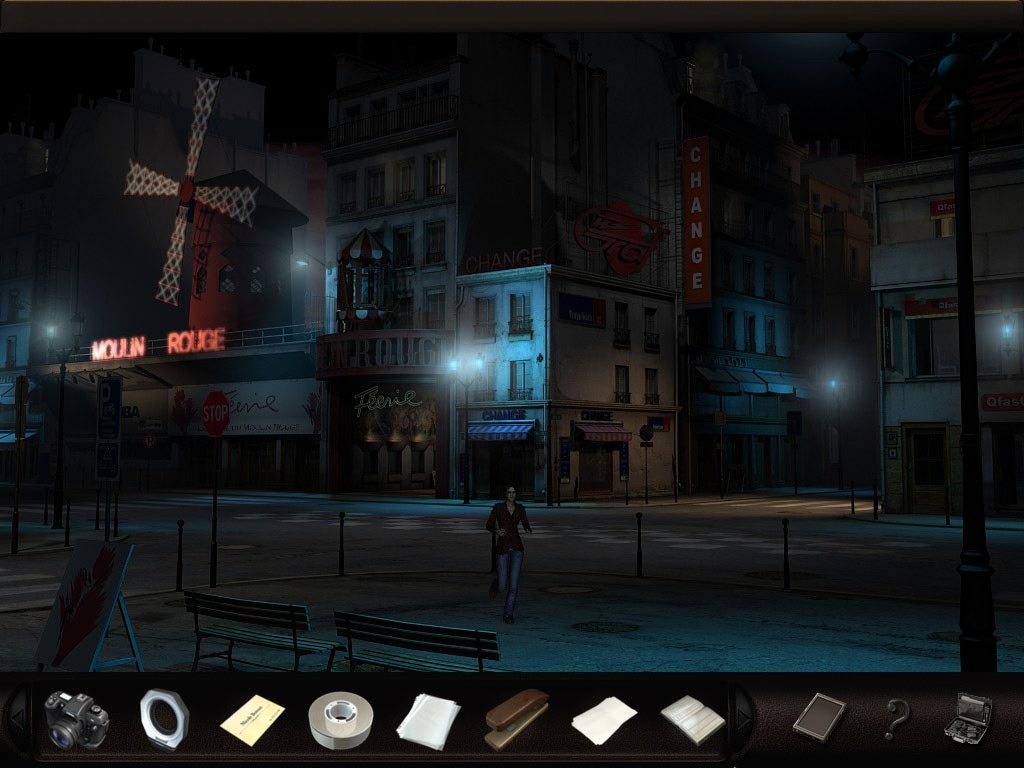Pick the hexagonal metal nut item
Screen dimensions: 1024x768
[163, 719]
